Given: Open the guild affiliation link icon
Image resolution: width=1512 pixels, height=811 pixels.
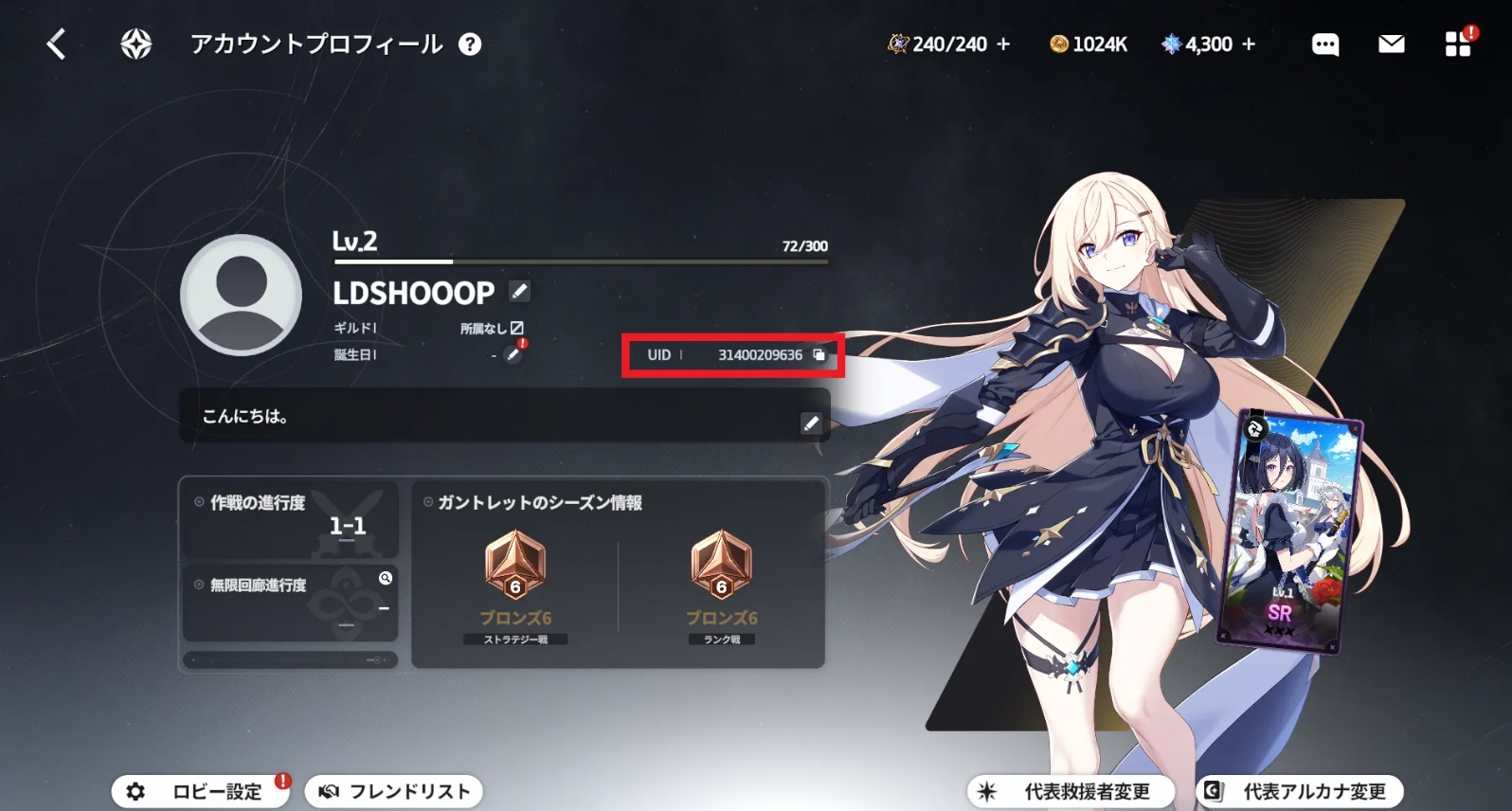Looking at the screenshot, I should (x=517, y=328).
